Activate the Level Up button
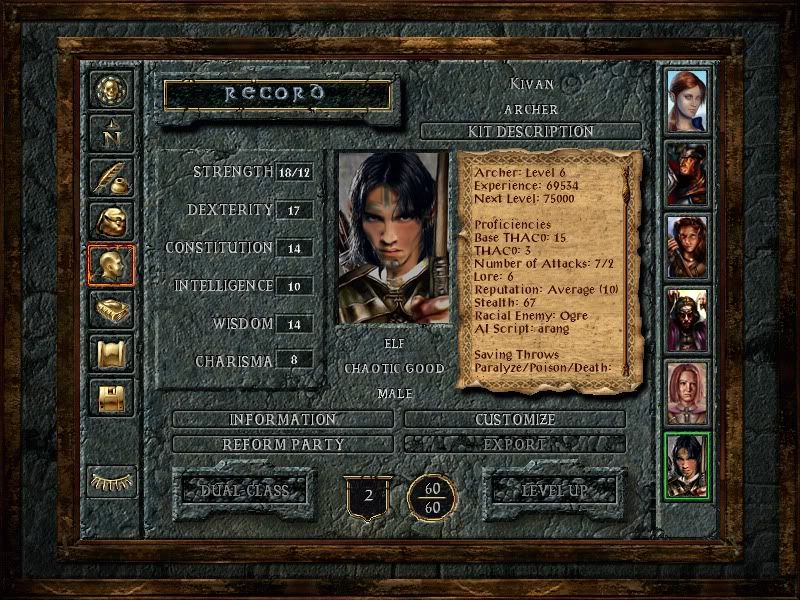Image resolution: width=800 pixels, height=600 pixels. point(553,490)
